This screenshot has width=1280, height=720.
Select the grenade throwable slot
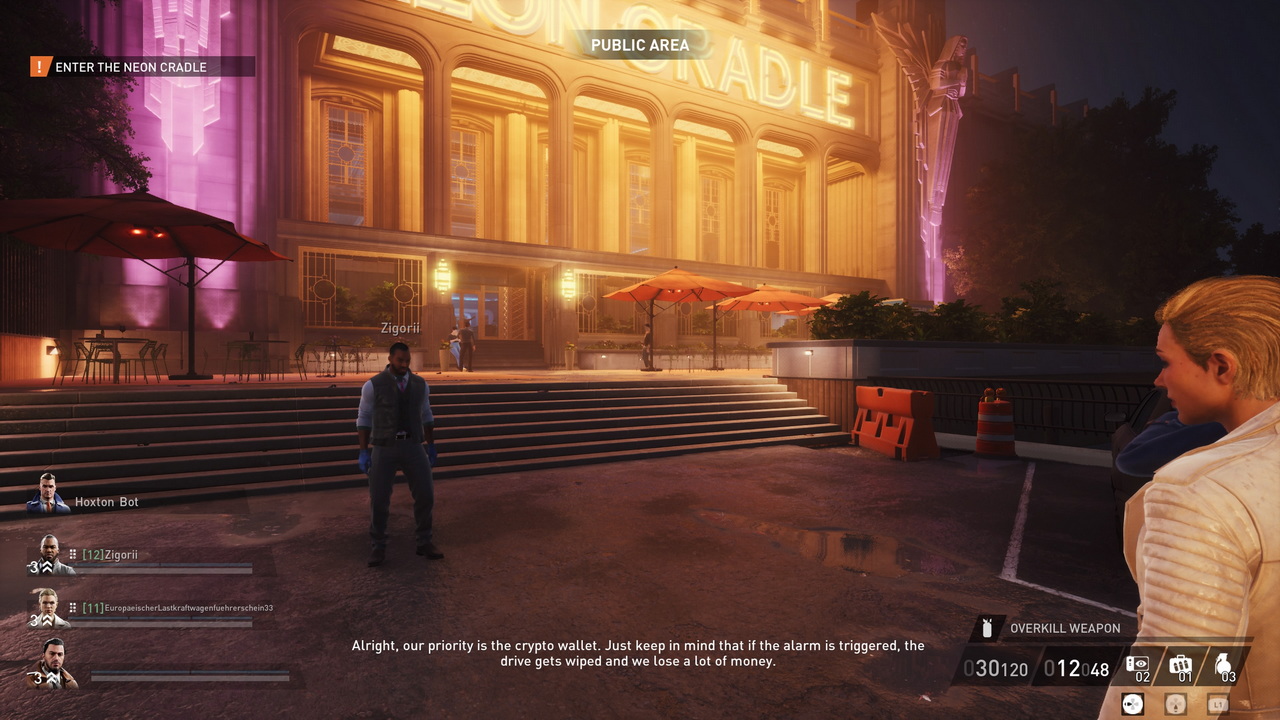(1224, 666)
